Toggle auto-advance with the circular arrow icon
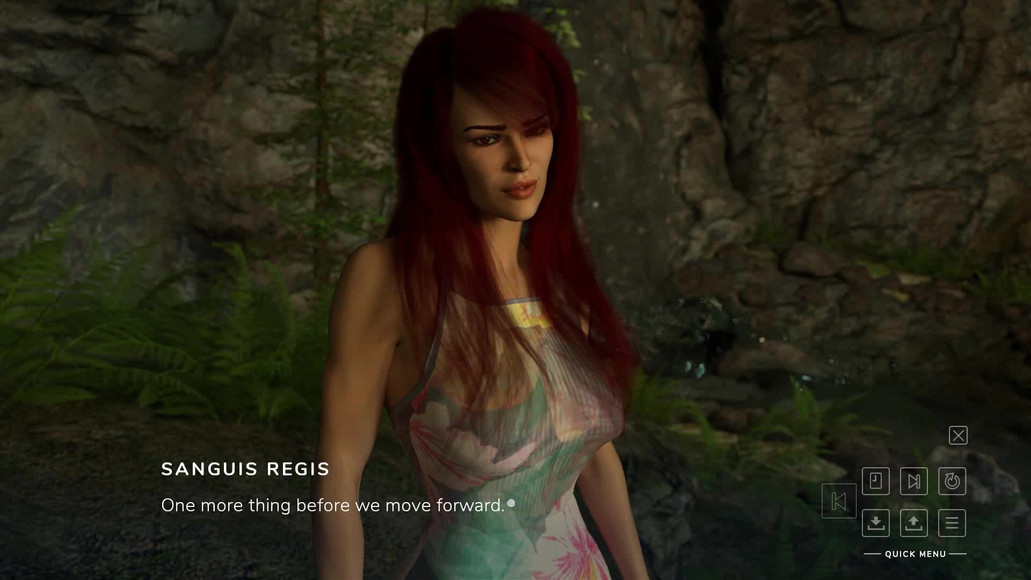Image resolution: width=1031 pixels, height=580 pixels. pyautogui.click(x=952, y=481)
